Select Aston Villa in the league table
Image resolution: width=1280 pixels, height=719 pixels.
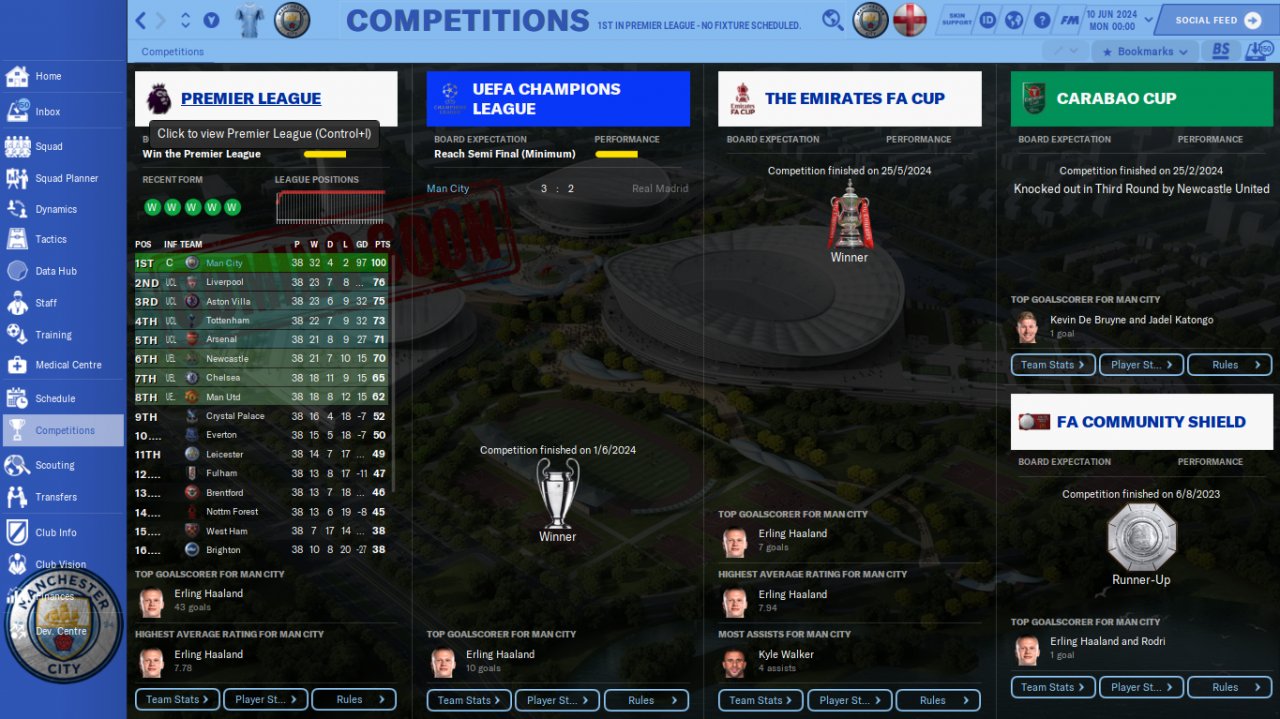227,301
